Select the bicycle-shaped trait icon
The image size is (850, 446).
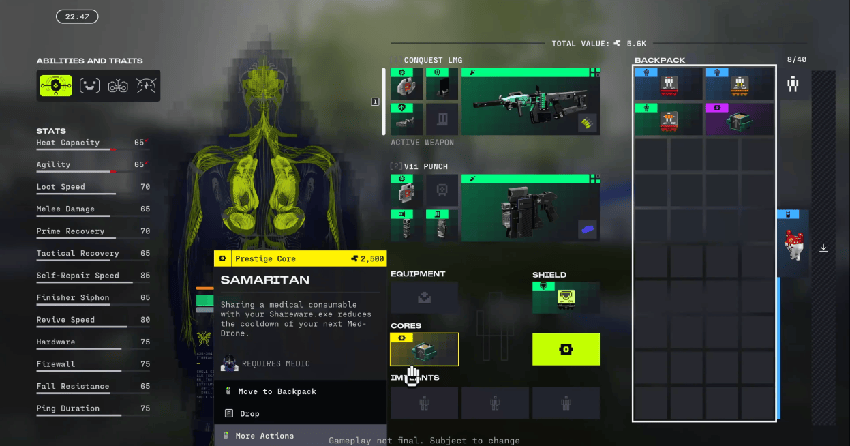[119, 85]
